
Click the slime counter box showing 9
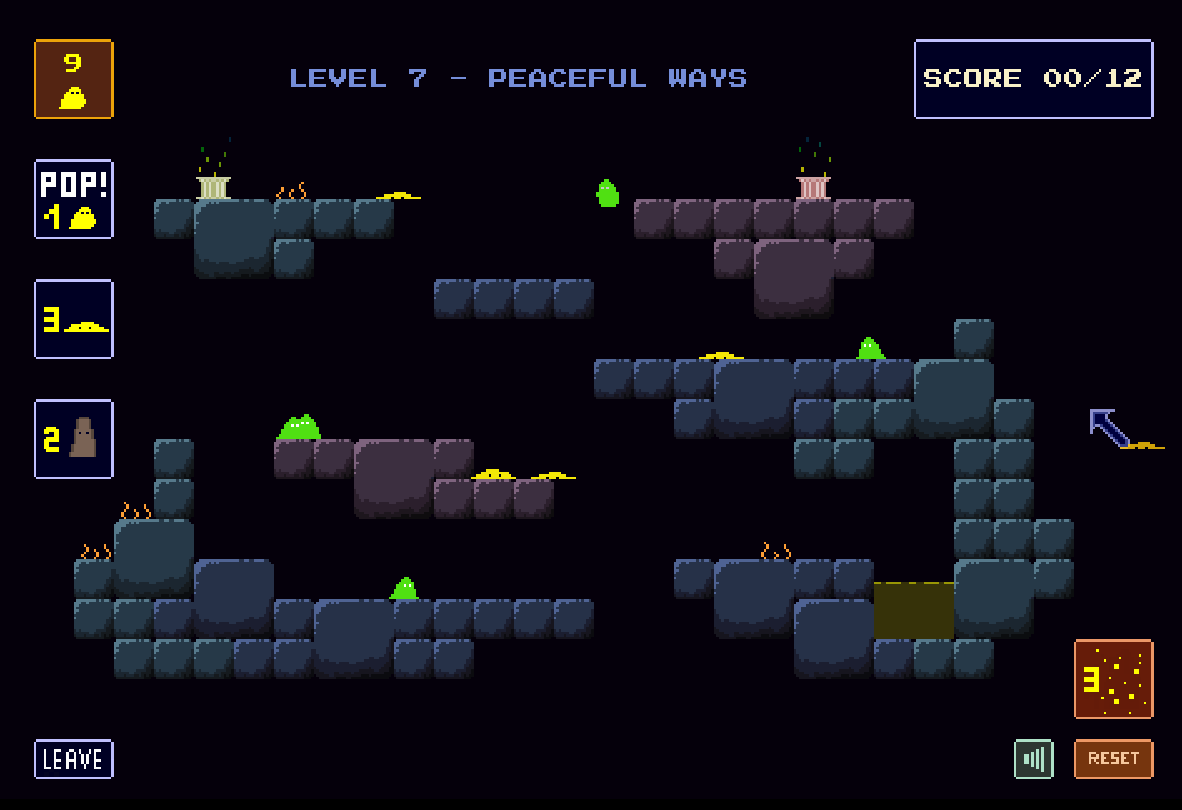tap(74, 79)
